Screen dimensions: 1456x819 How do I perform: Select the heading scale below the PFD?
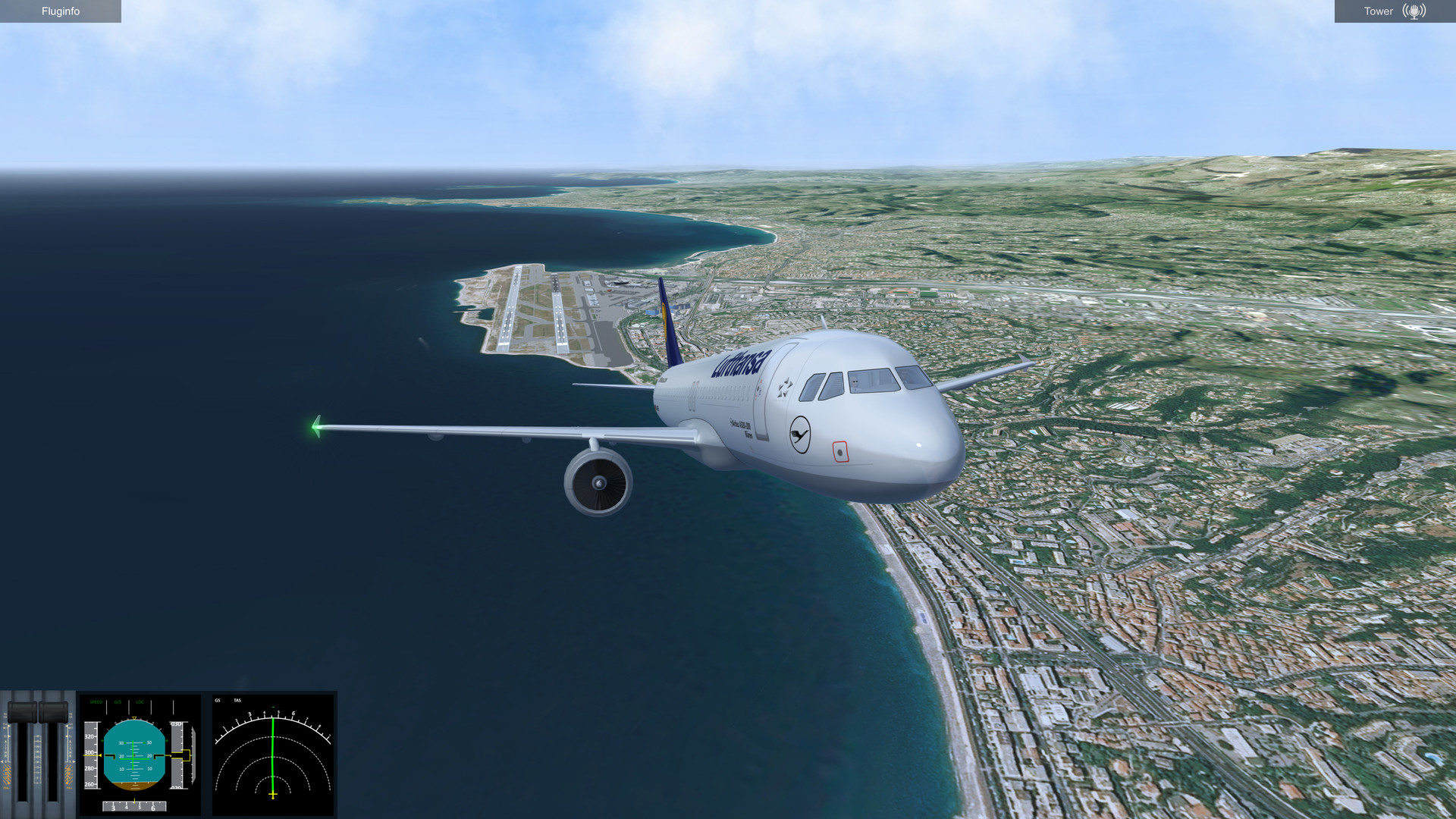coord(133,806)
